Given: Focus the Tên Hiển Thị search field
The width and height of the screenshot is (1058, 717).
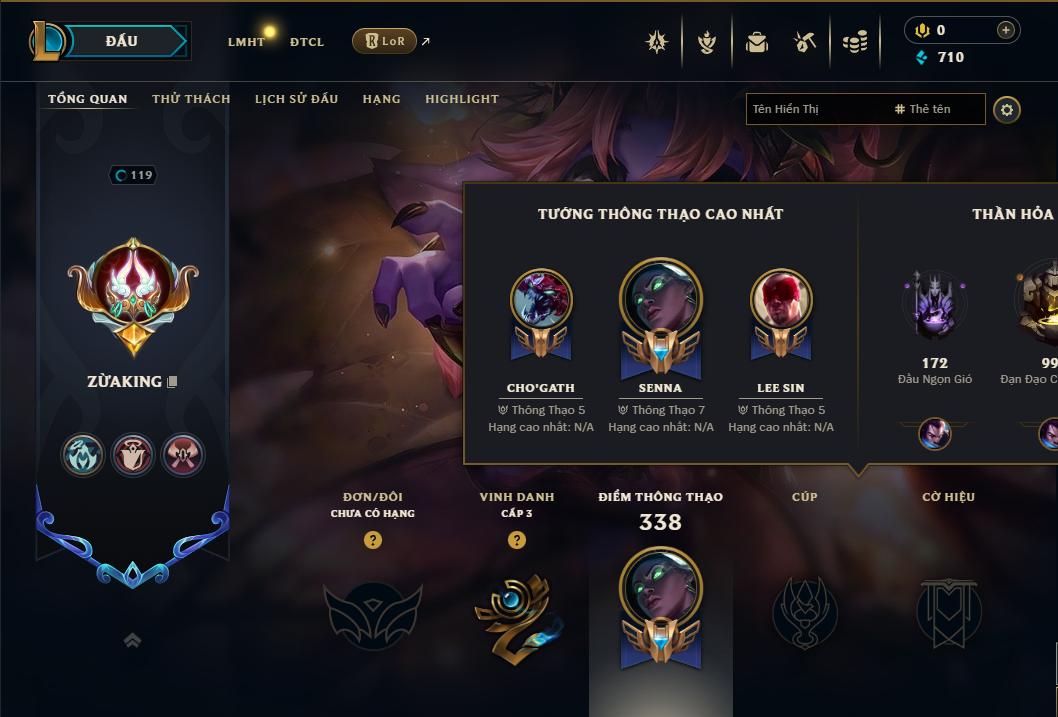Looking at the screenshot, I should pyautogui.click(x=815, y=109).
